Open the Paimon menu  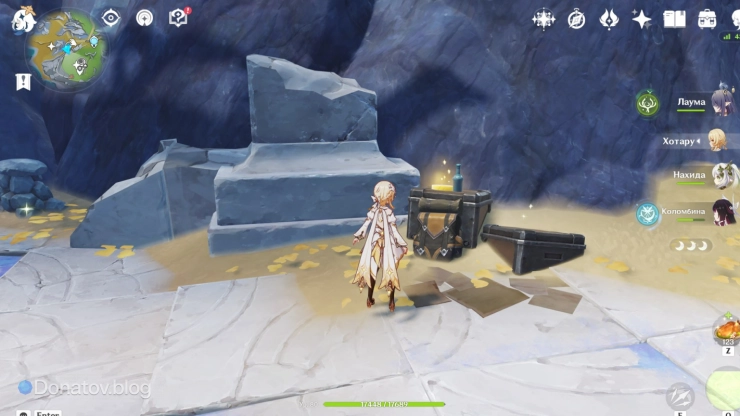point(23,19)
